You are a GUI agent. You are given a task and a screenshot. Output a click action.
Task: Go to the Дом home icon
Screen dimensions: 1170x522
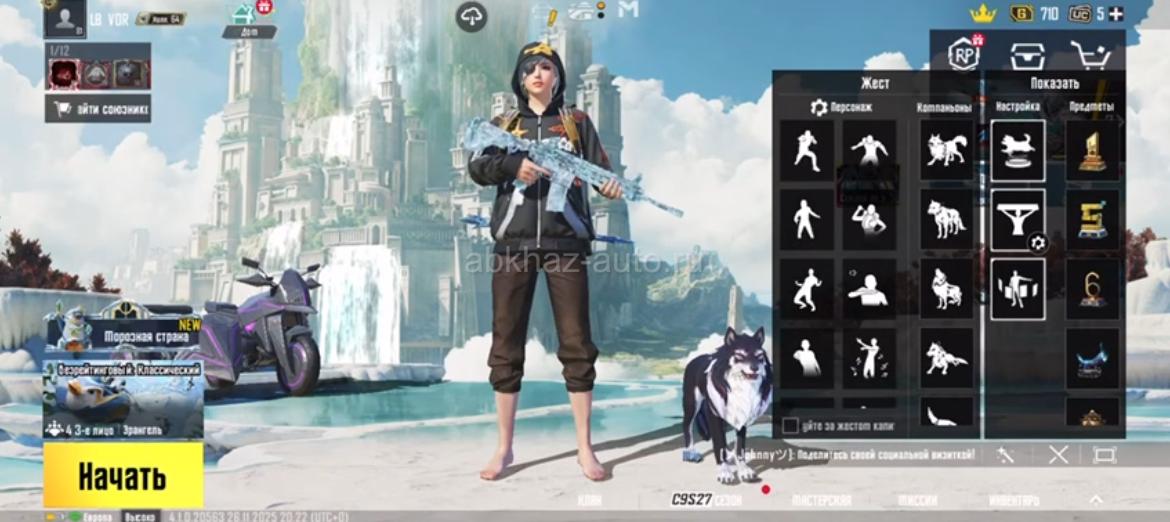pyautogui.click(x=243, y=19)
